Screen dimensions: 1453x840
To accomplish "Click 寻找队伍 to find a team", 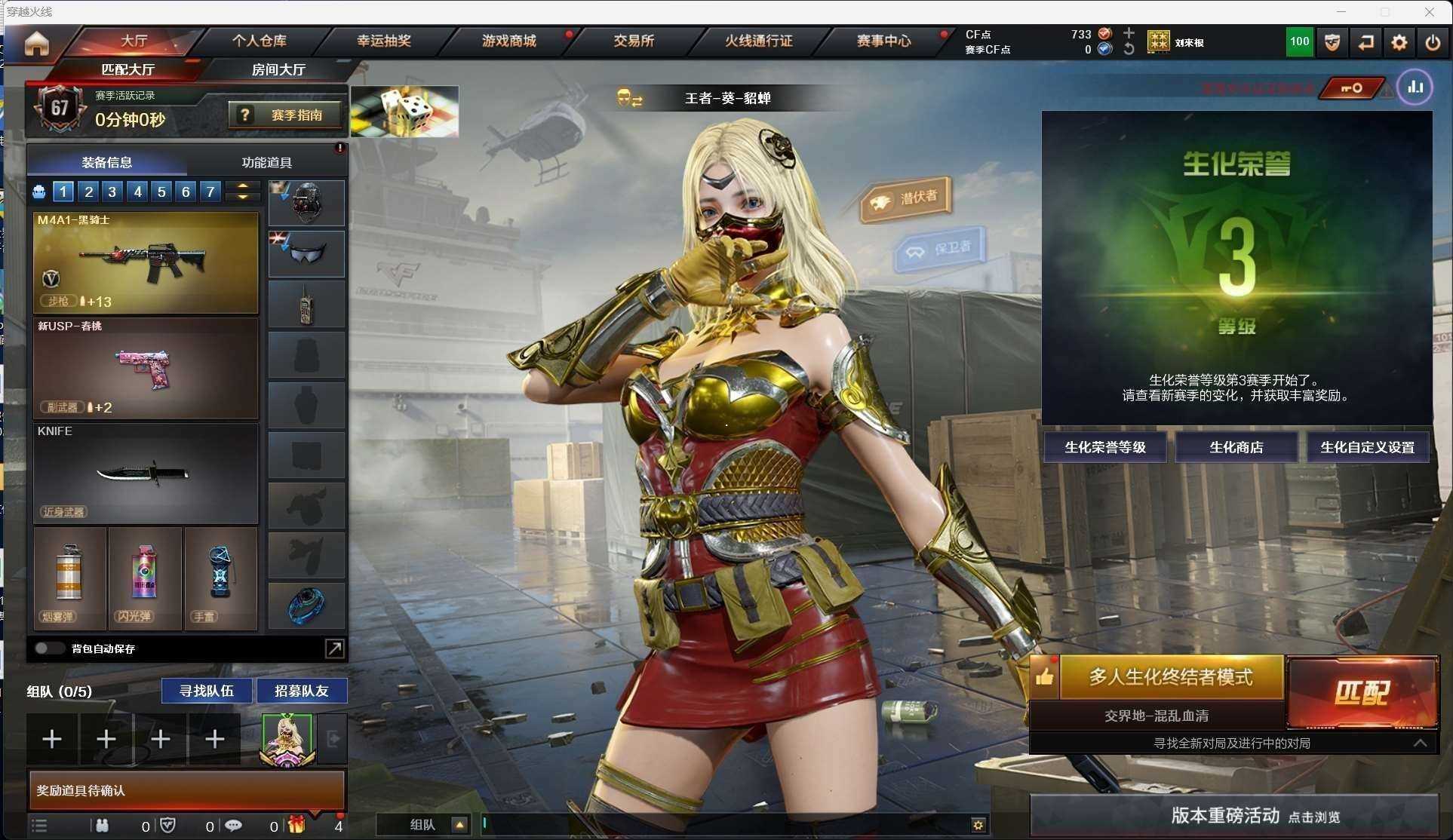I will click(x=206, y=691).
